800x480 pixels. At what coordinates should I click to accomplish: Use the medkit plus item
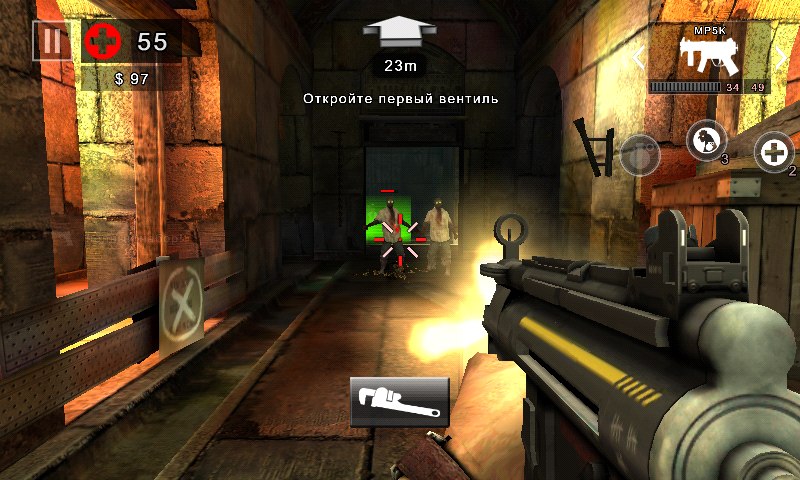[x=772, y=152]
